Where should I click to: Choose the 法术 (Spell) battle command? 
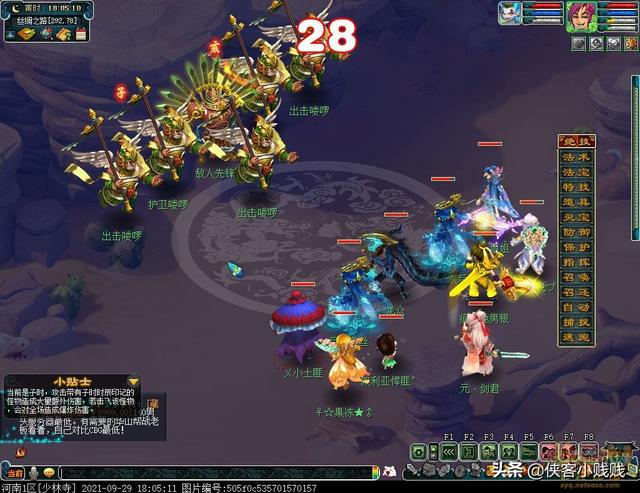point(577,156)
